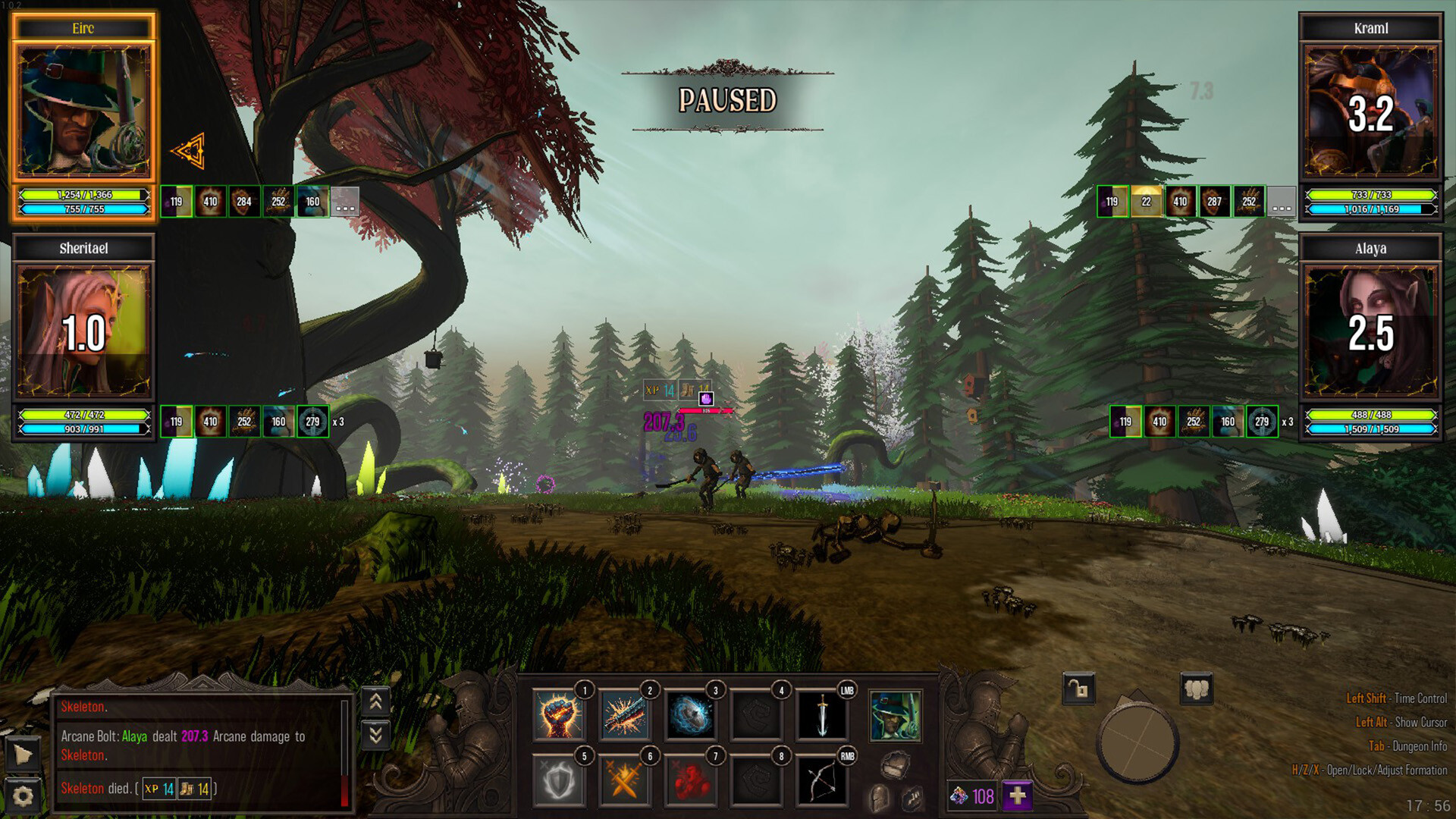
Task: Use the red shouting figure ability
Action: [x=690, y=781]
